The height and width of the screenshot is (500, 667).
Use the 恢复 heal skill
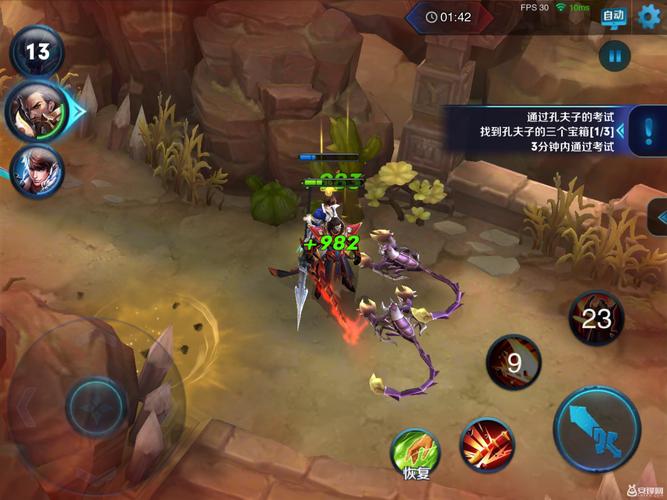click(x=415, y=450)
